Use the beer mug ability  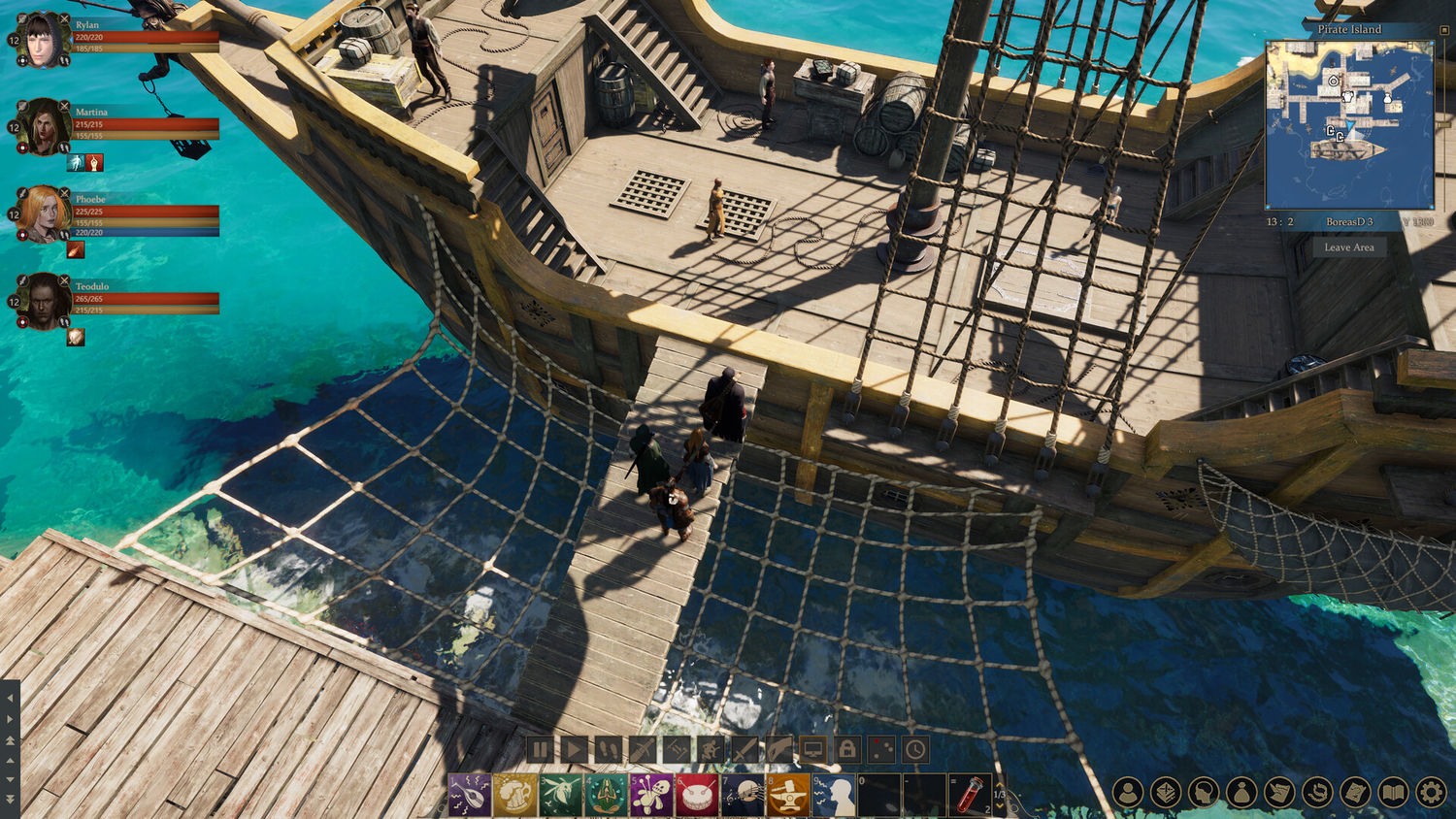(x=514, y=796)
